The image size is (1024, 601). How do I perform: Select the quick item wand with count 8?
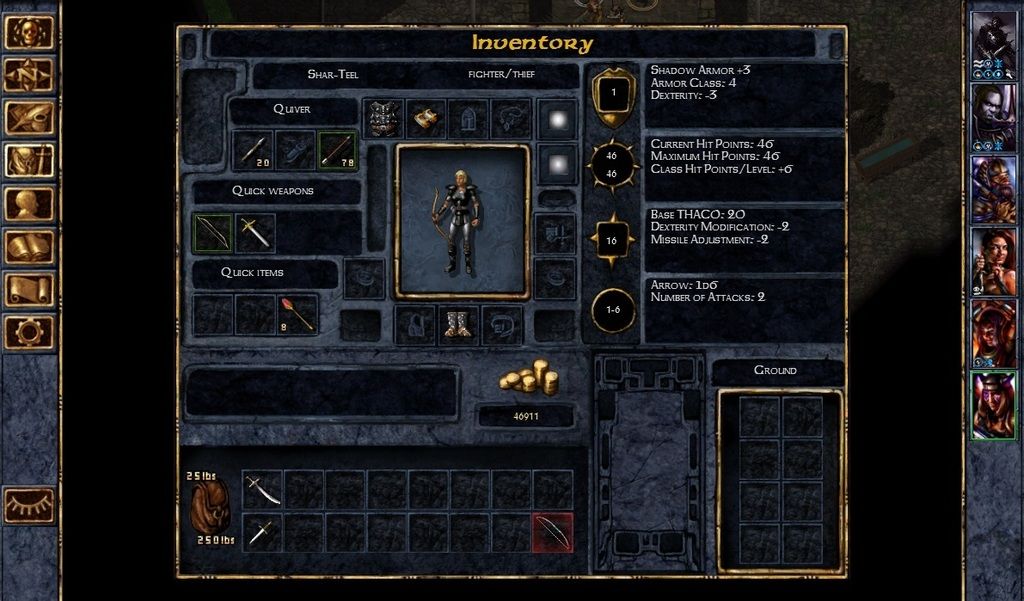tap(297, 314)
